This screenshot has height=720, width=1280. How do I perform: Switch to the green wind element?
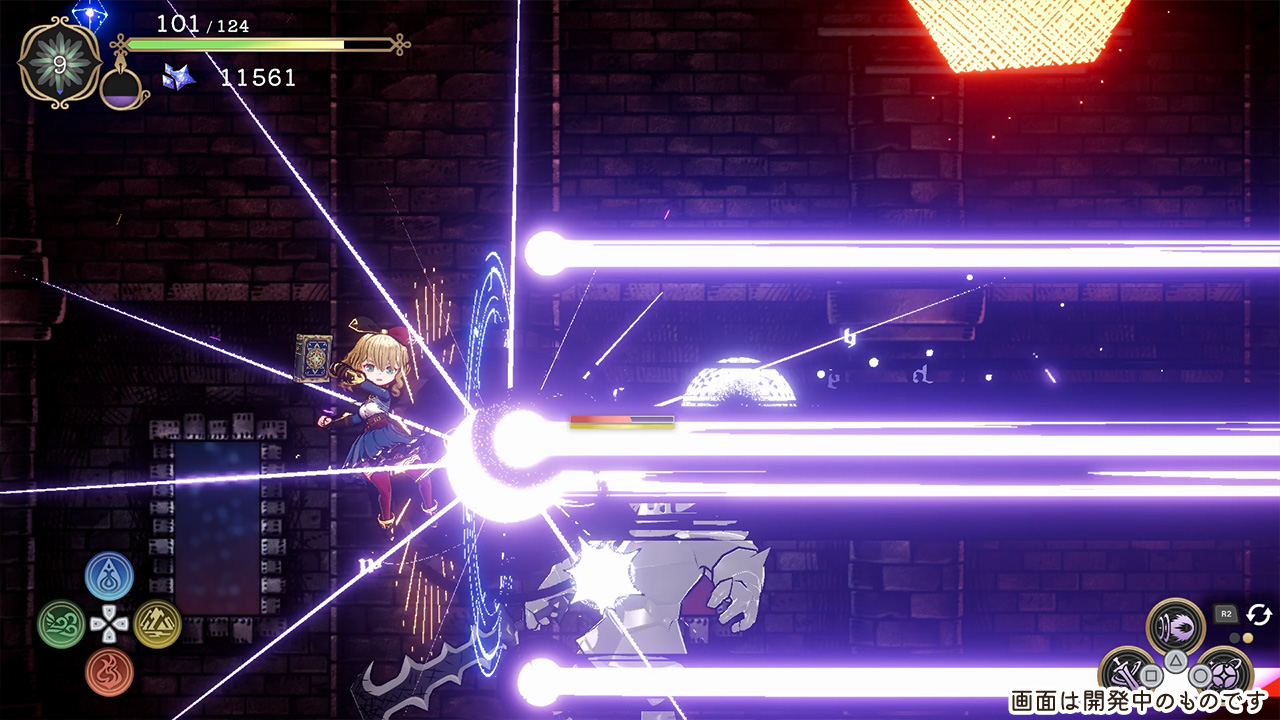pos(61,624)
